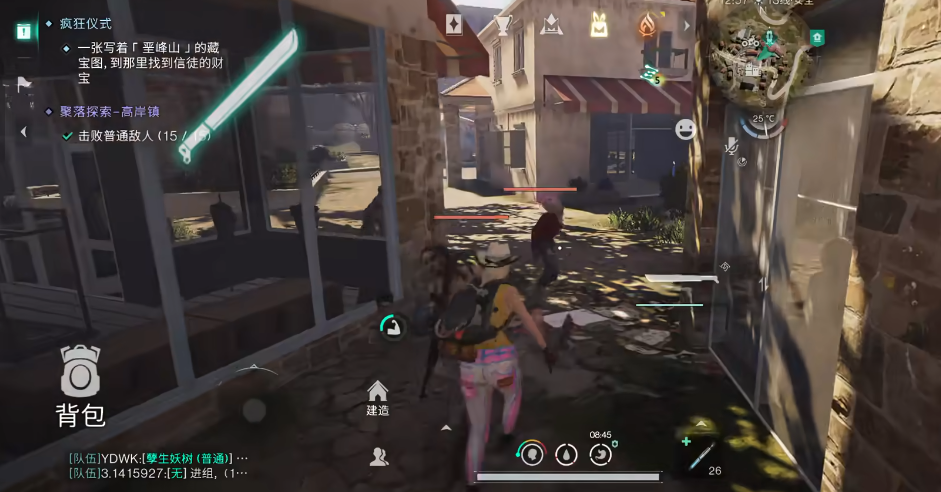The height and width of the screenshot is (492, 941).
Task: Expand the top bar with the right arrow
Action: [x=687, y=24]
